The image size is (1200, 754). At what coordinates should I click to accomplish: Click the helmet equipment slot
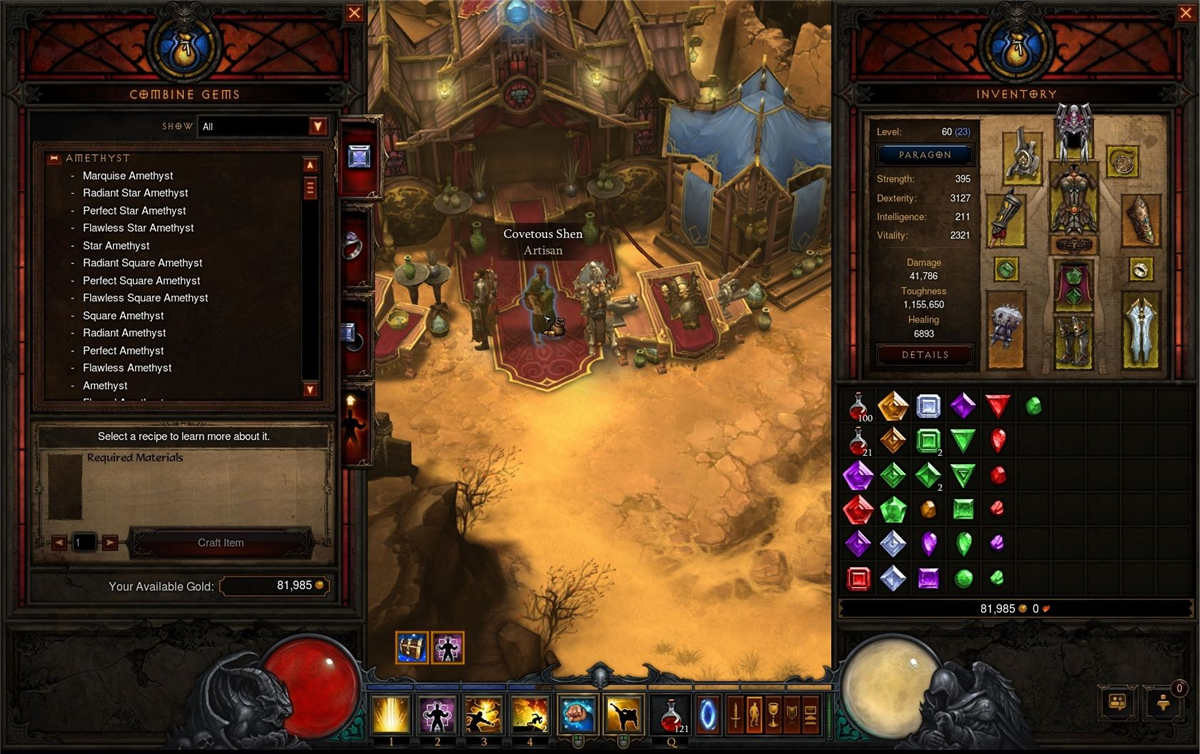pyautogui.click(x=1073, y=131)
